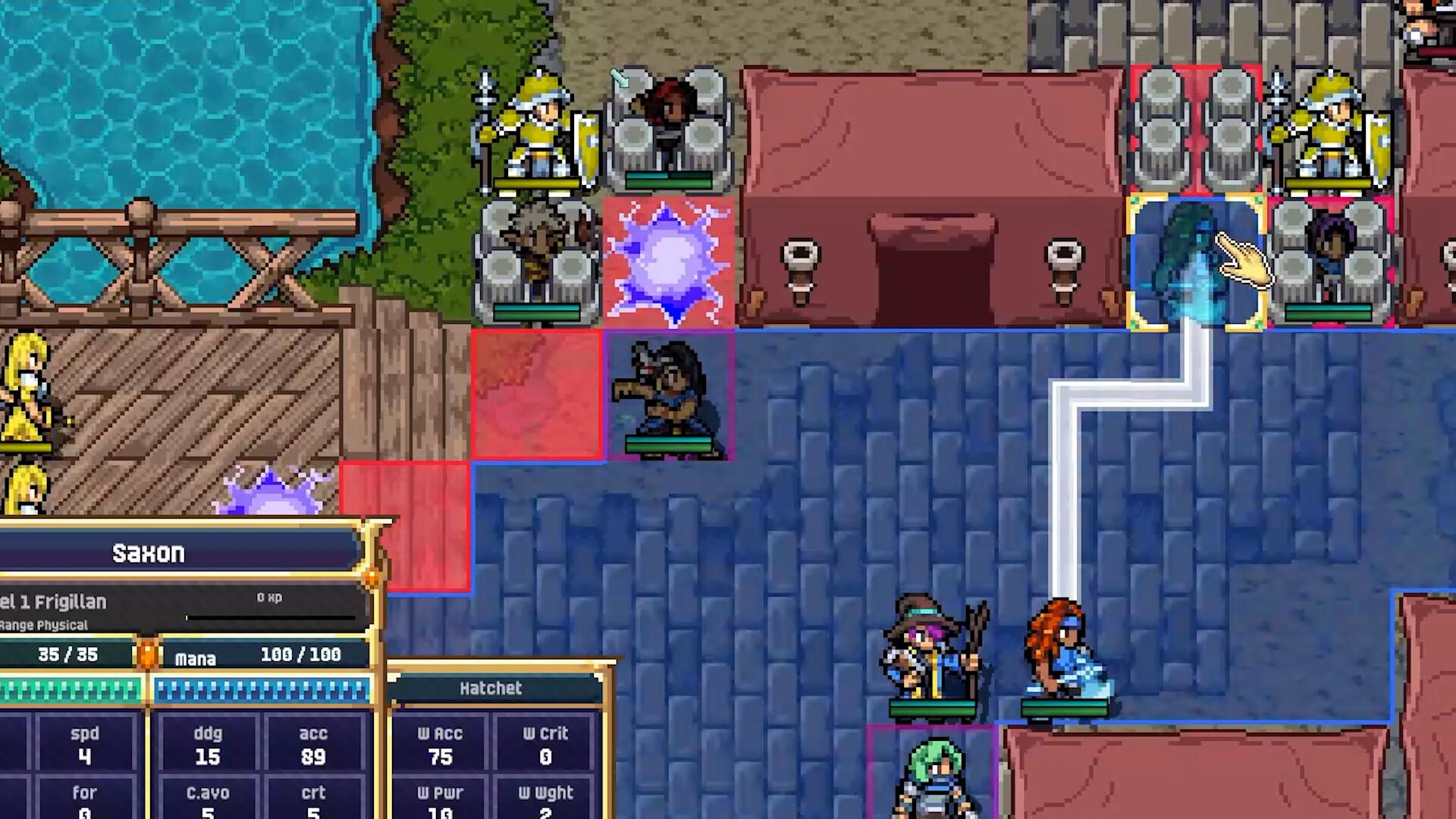Select the assassin unit on the blue carpet
This screenshot has height=819, width=1456.
tap(667, 394)
